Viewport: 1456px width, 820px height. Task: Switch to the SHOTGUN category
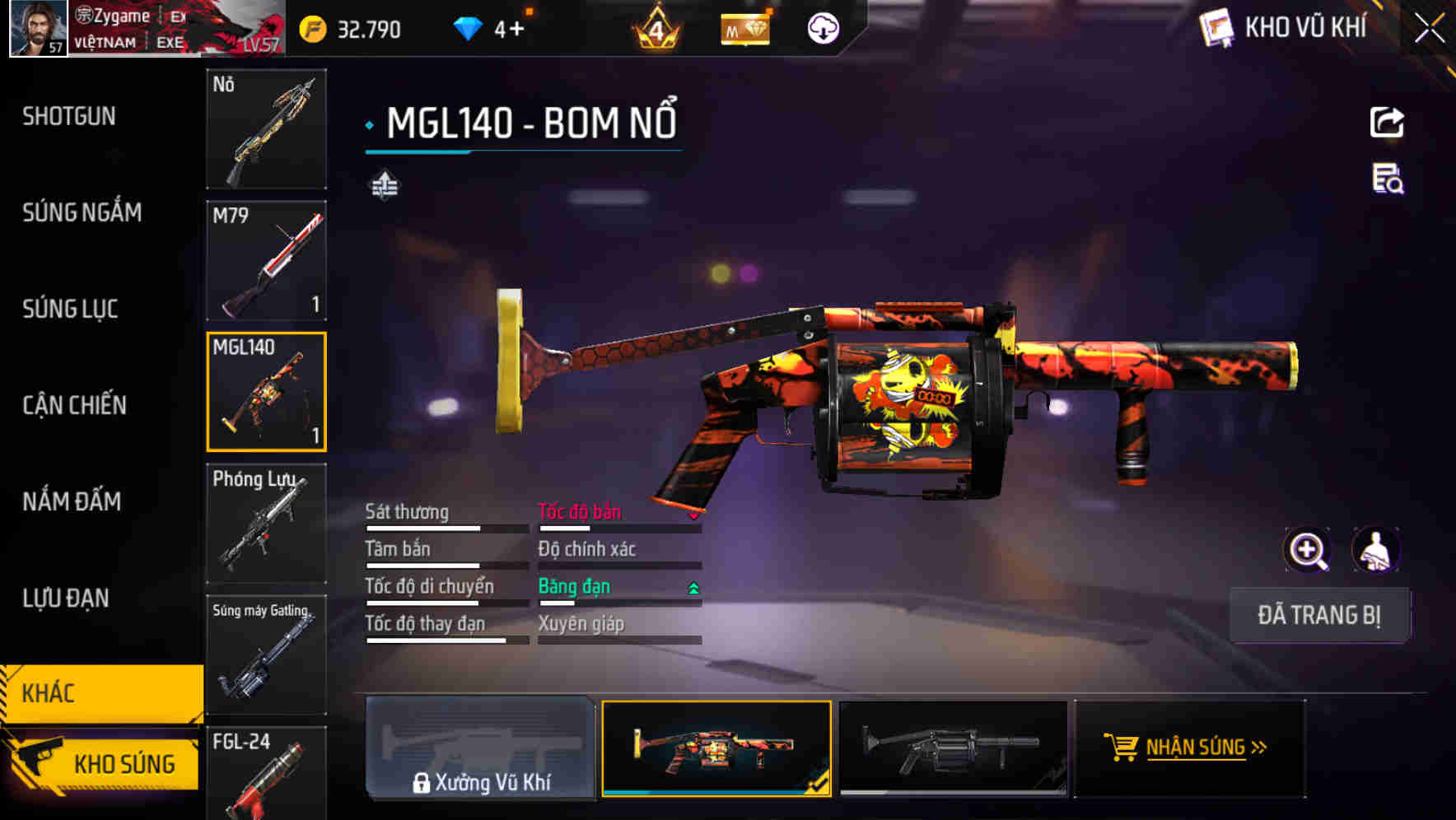[69, 116]
